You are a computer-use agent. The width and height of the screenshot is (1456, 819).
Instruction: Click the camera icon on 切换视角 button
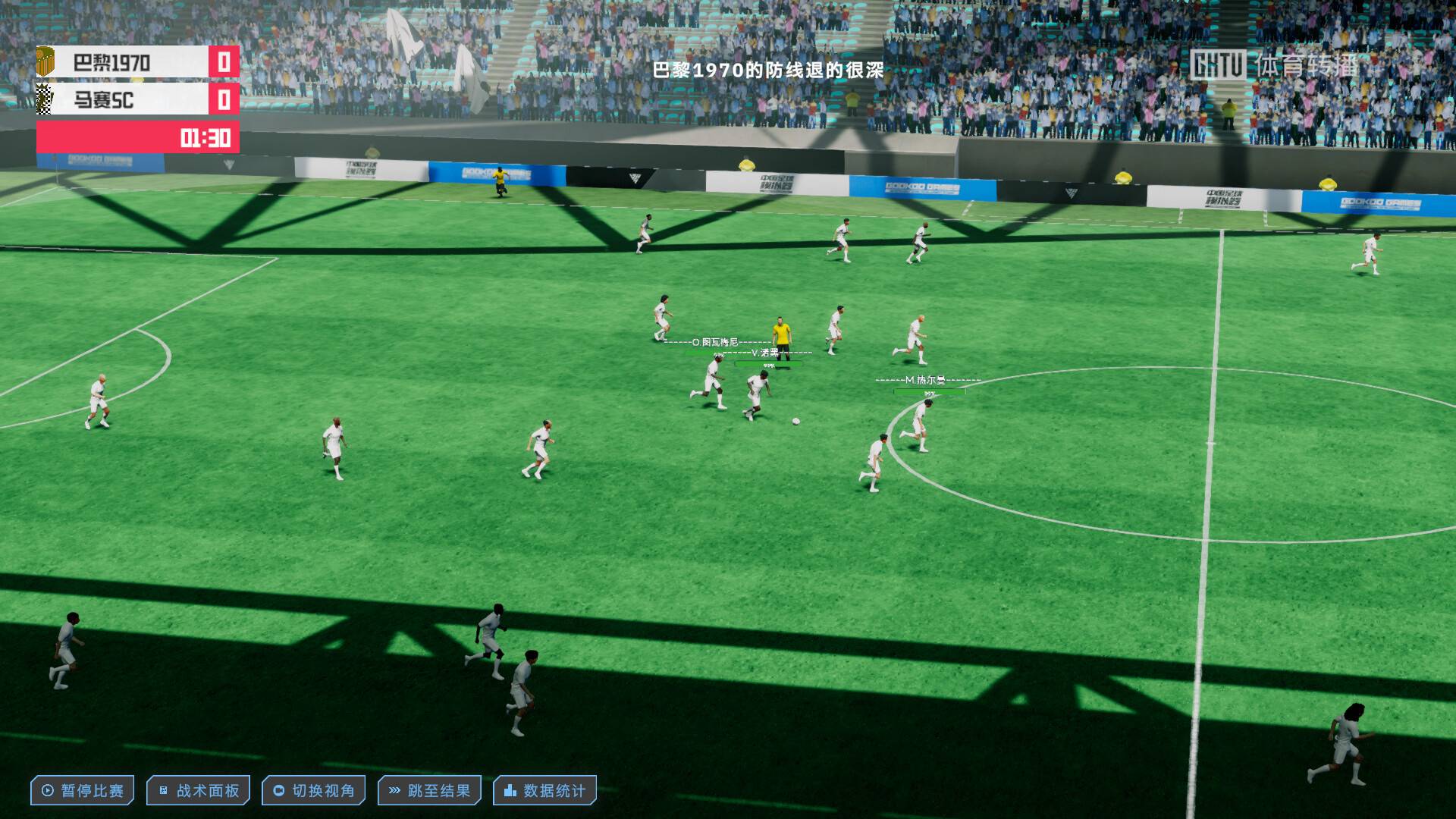pos(279,789)
